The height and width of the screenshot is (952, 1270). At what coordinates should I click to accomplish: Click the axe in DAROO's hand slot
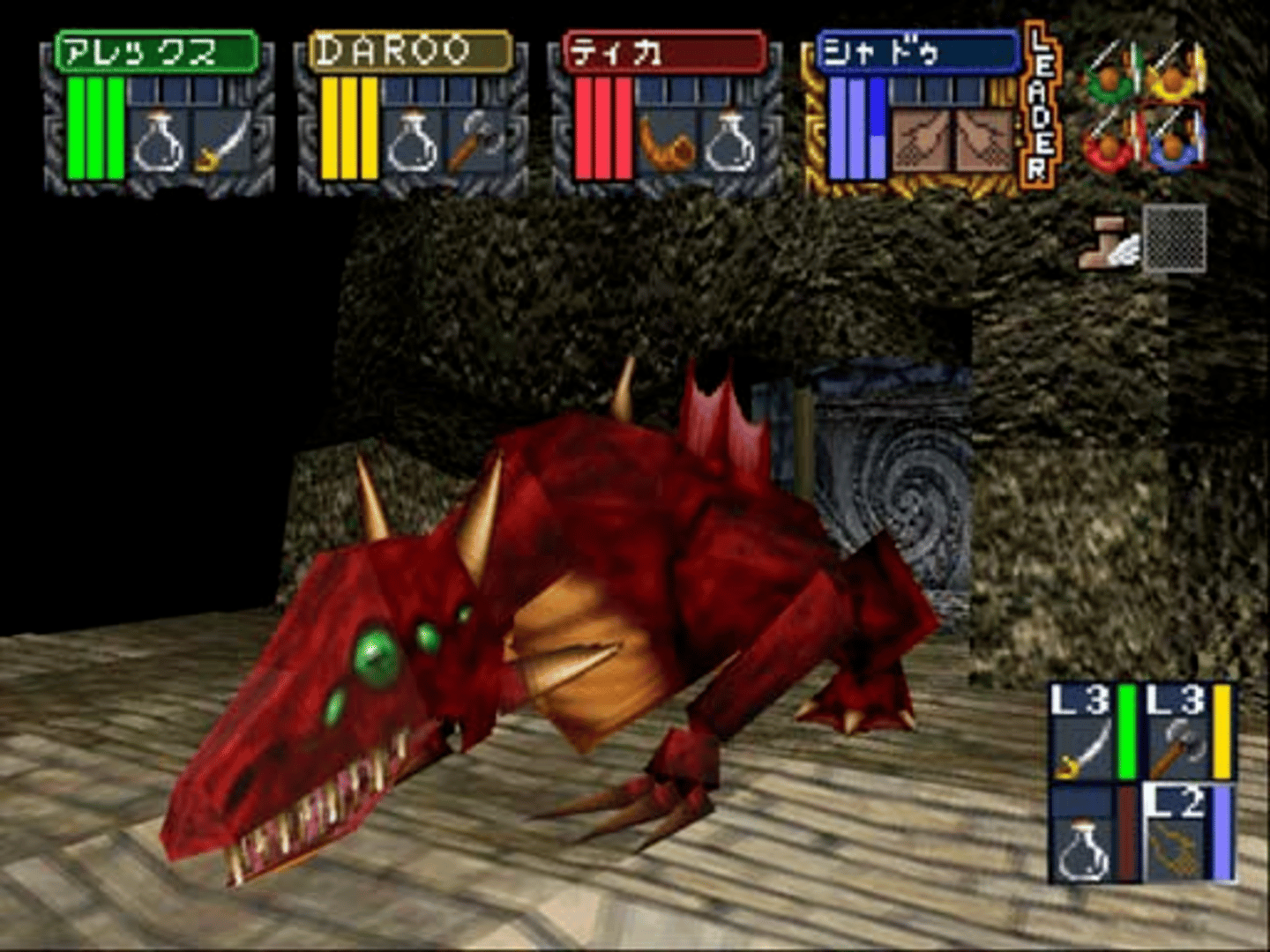click(474, 143)
